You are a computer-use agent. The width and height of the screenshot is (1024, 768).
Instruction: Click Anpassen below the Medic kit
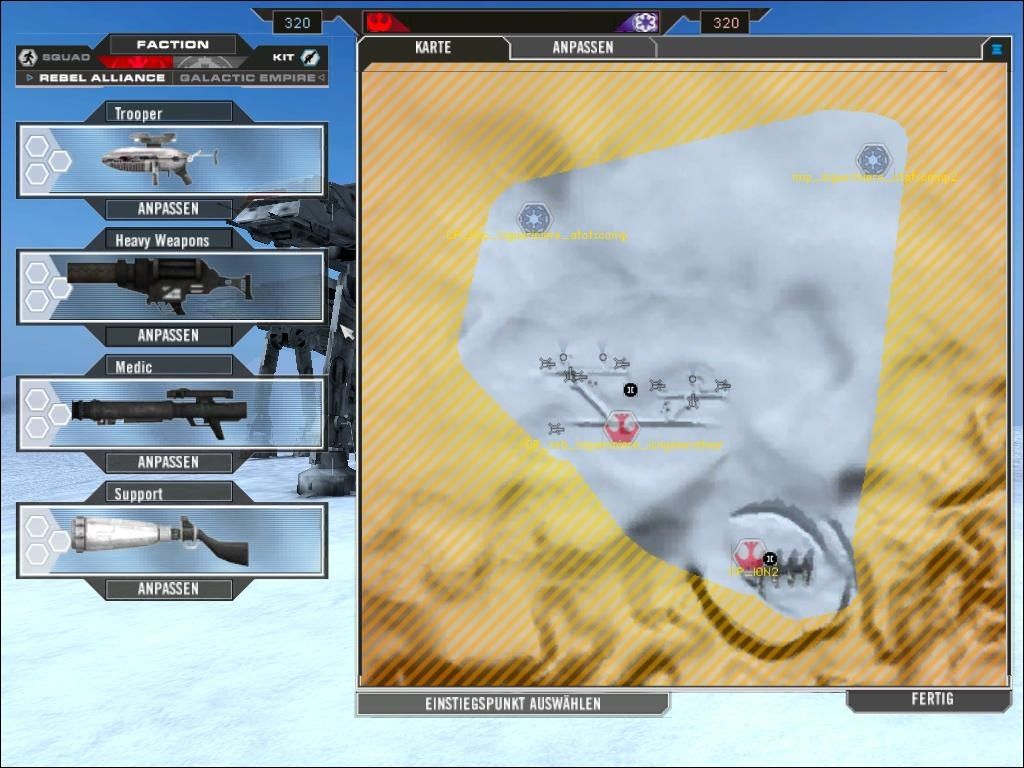click(168, 463)
